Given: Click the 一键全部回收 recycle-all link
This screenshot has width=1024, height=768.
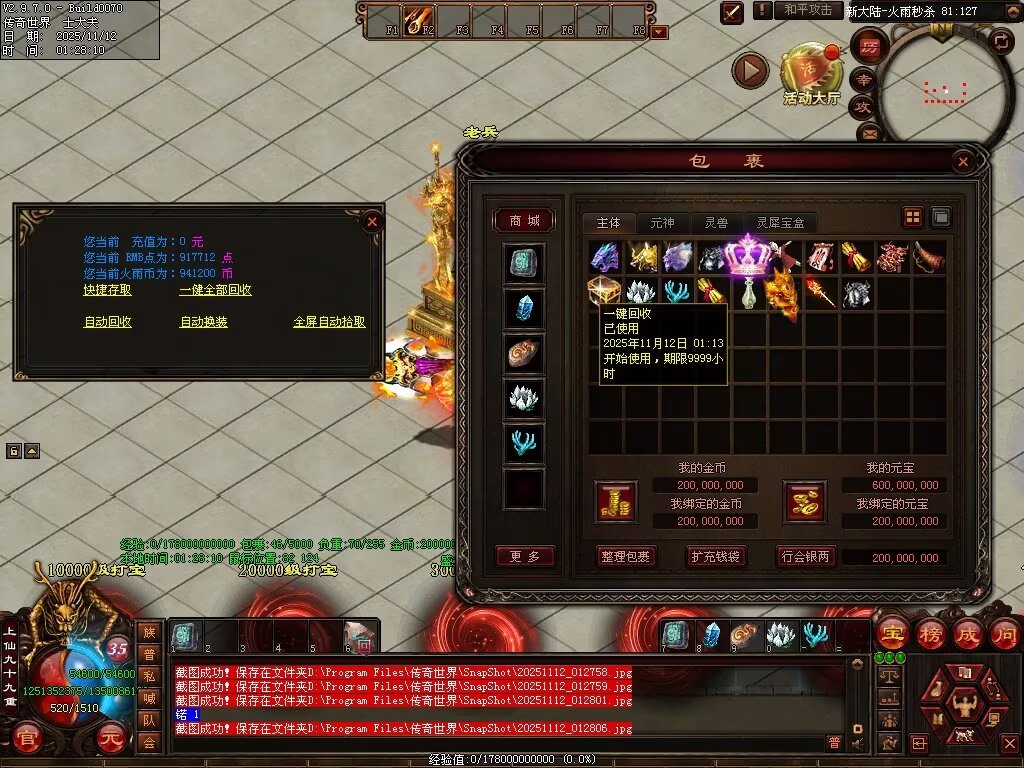Looking at the screenshot, I should [x=215, y=290].
